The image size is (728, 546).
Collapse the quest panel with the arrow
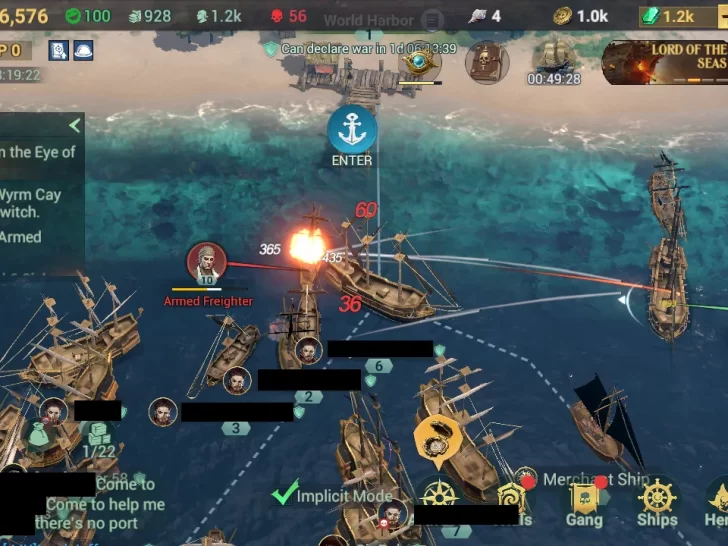74,126
